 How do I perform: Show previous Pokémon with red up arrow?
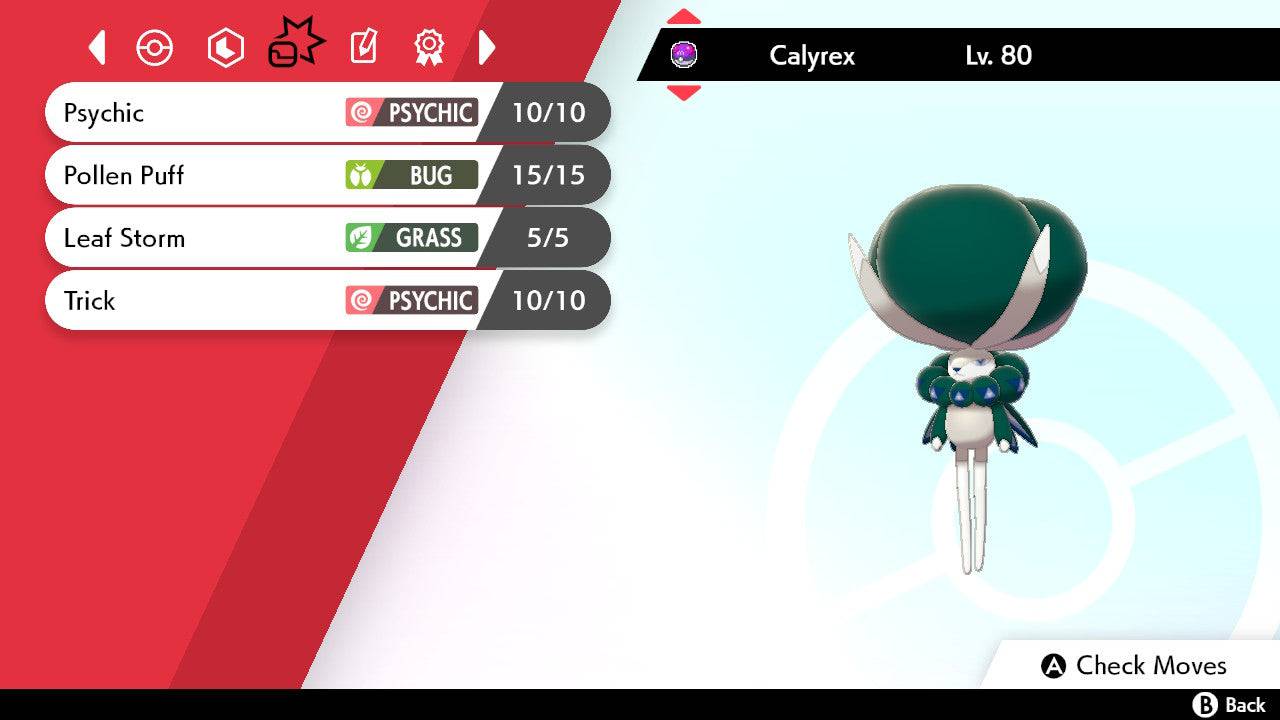click(x=684, y=16)
